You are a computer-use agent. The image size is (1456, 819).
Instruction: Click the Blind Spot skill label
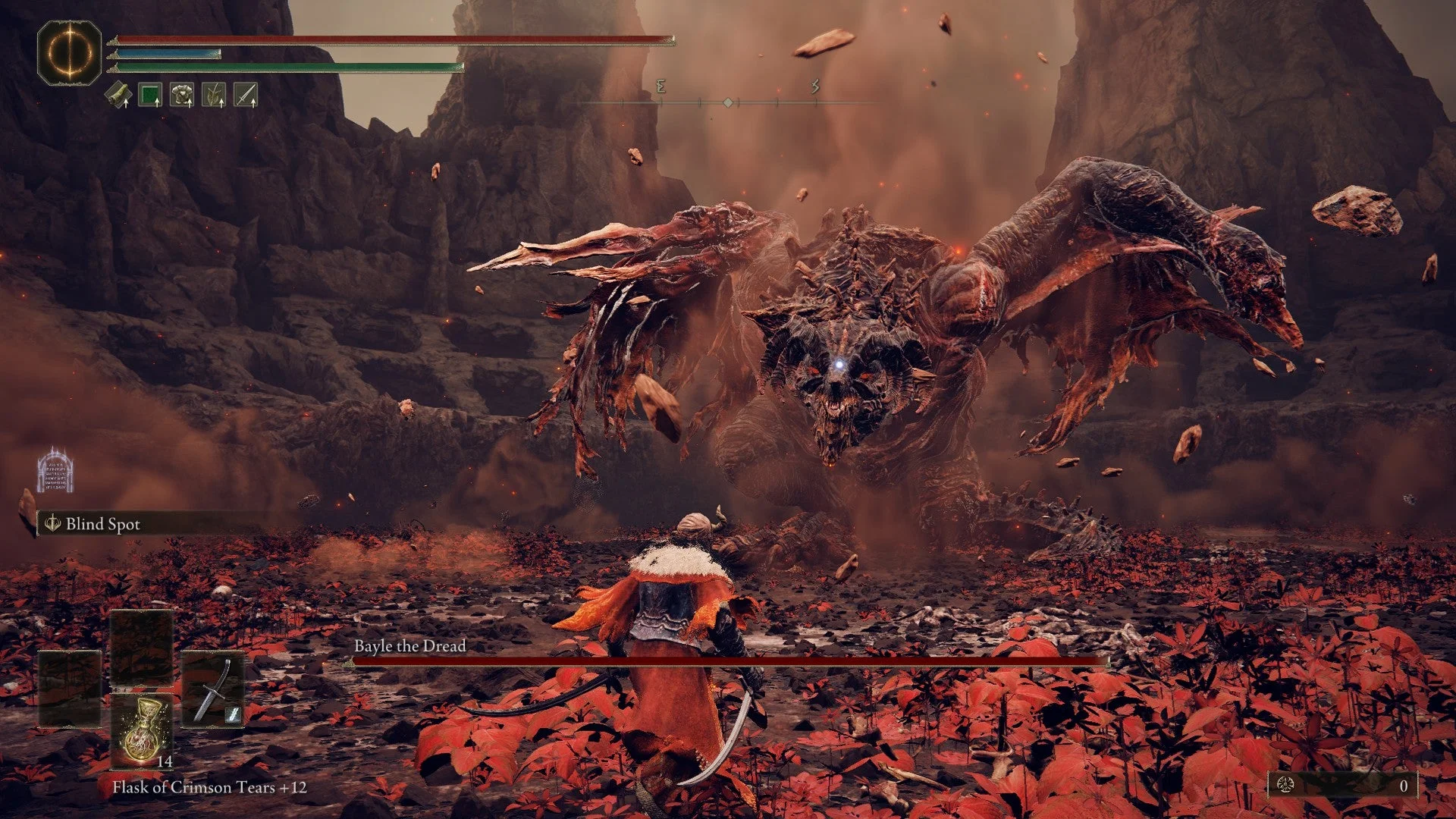coord(102,524)
